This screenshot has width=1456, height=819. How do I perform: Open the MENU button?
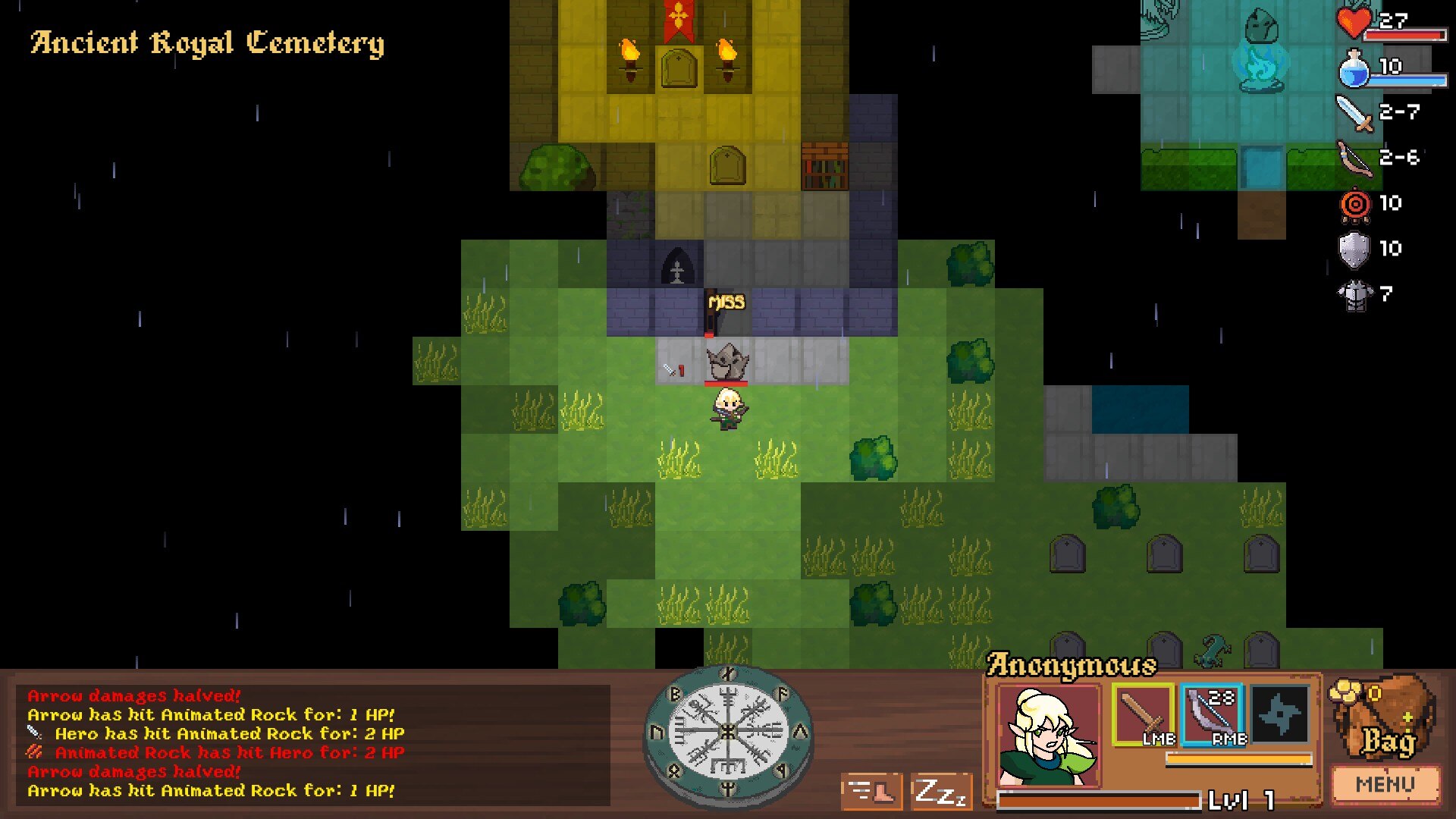(1385, 784)
